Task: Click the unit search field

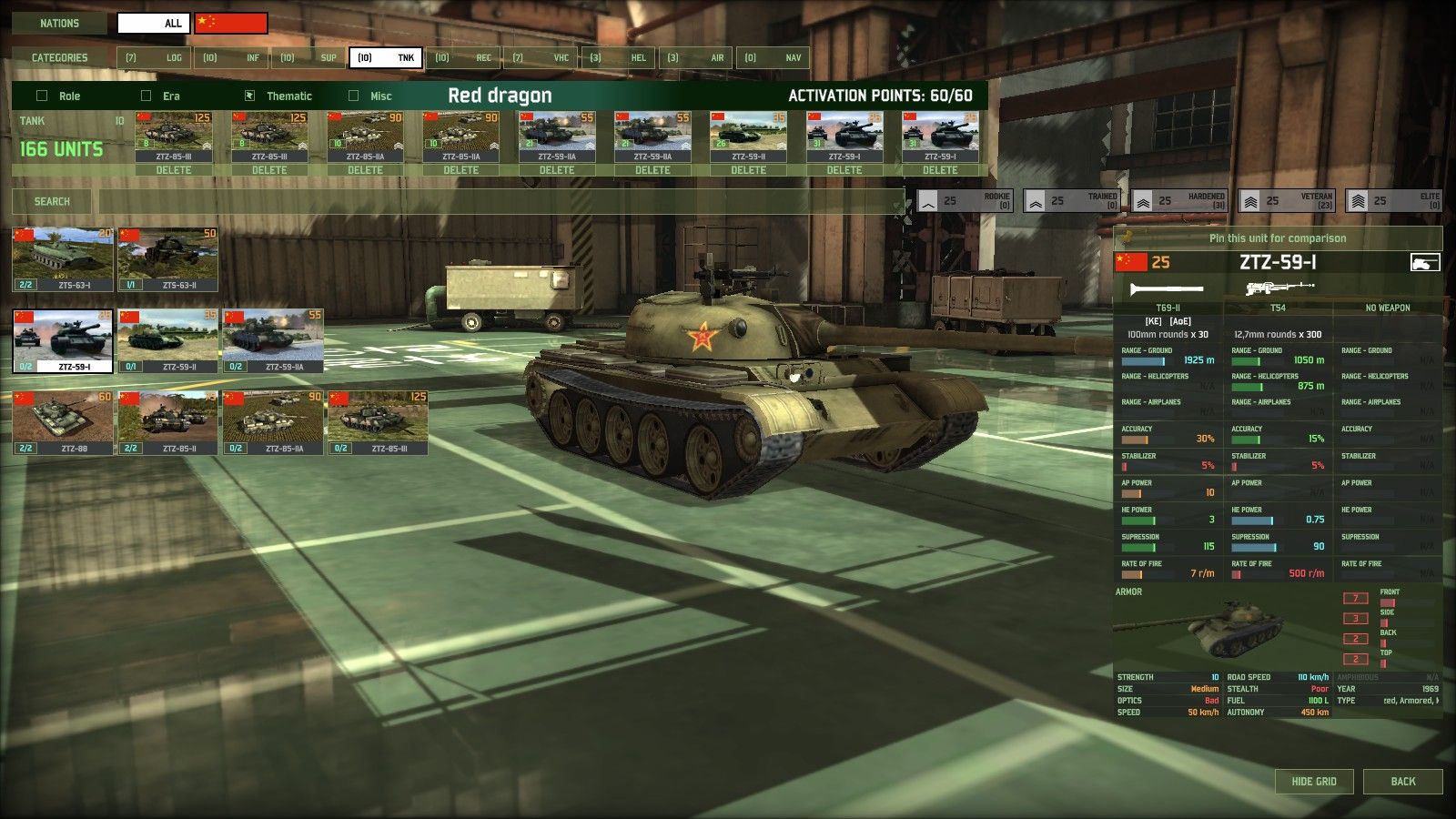Action: 500,201
